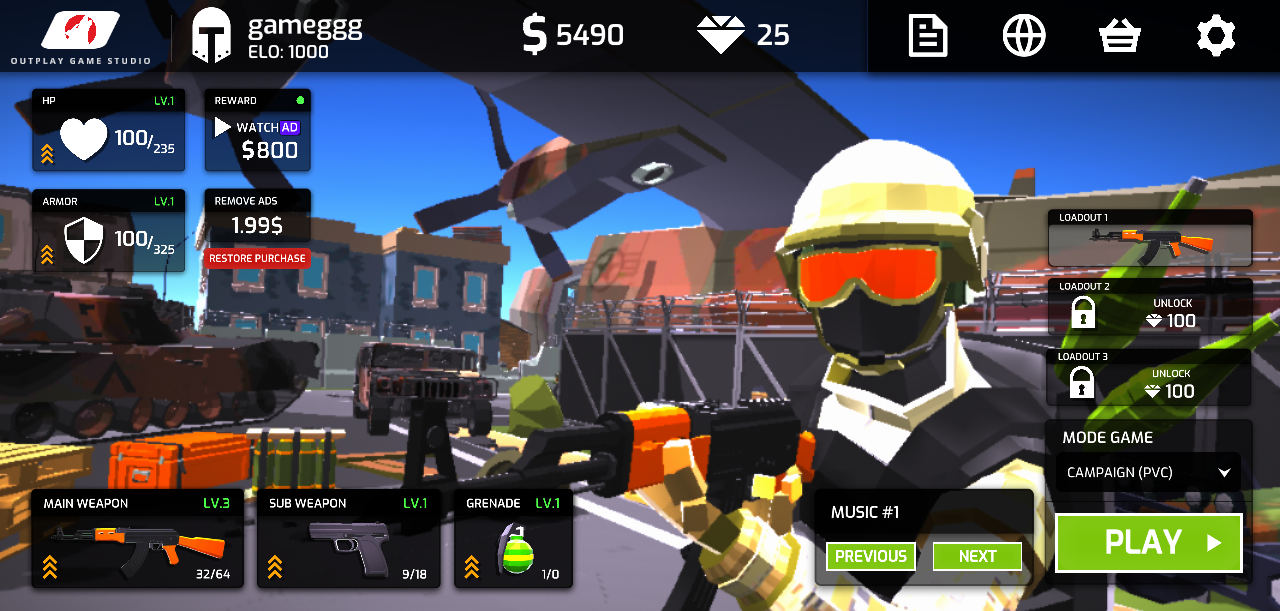Select the Main Weapon rifle slot

[x=137, y=539]
